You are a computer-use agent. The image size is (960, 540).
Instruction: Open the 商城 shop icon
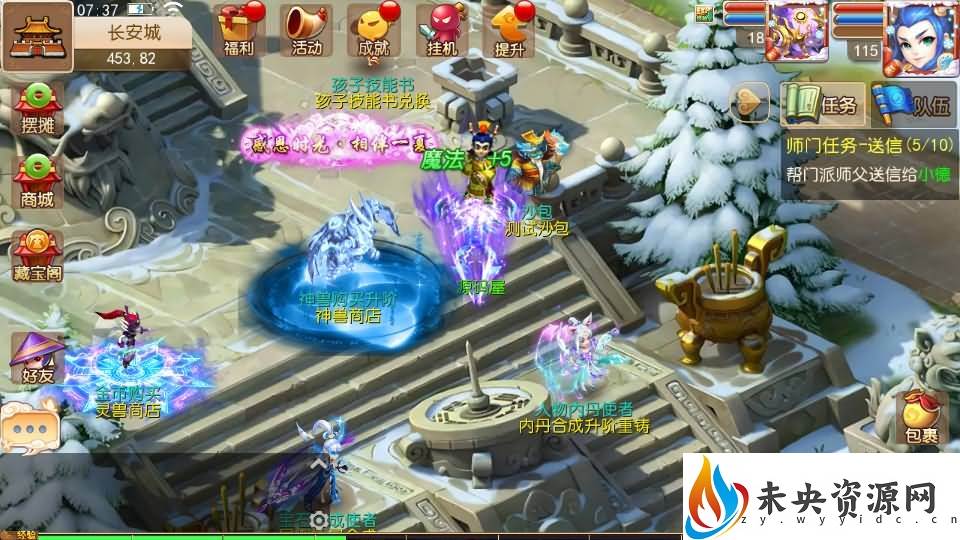[37, 182]
